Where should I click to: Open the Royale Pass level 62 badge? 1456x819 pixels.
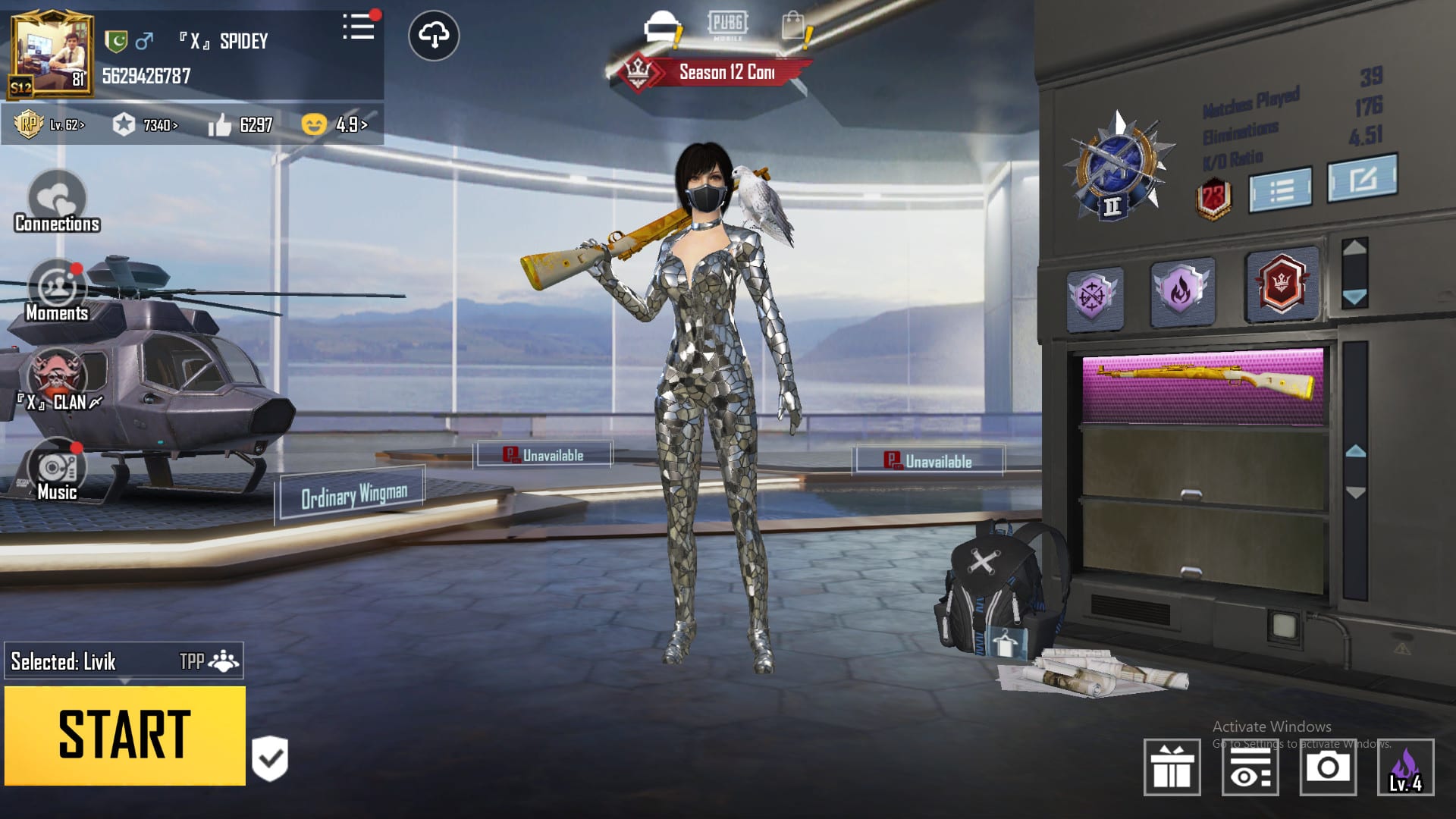pos(50,124)
